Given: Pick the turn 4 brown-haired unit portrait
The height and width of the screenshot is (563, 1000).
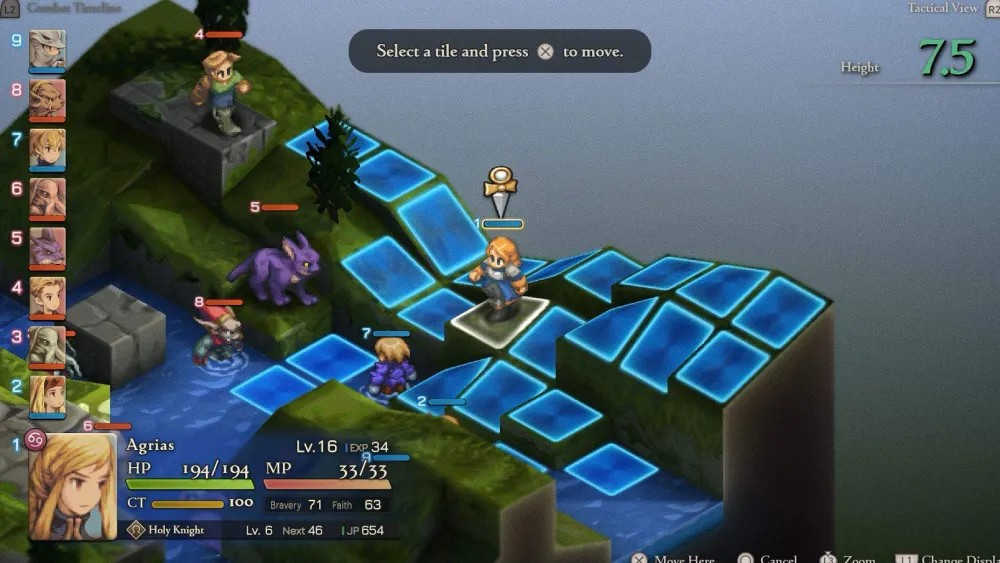Looking at the screenshot, I should point(47,295).
